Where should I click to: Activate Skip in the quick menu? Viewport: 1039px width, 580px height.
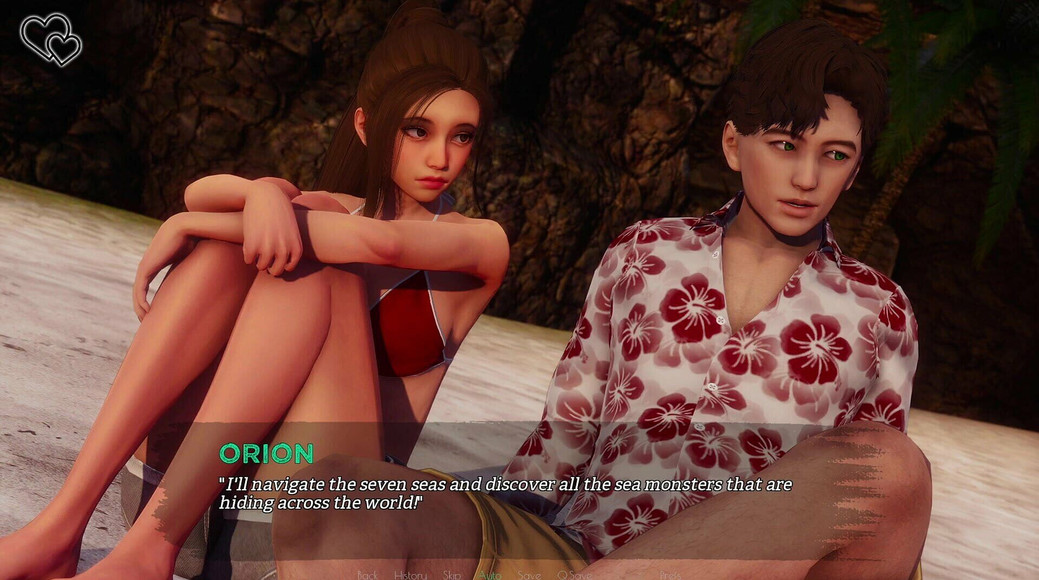453,575
